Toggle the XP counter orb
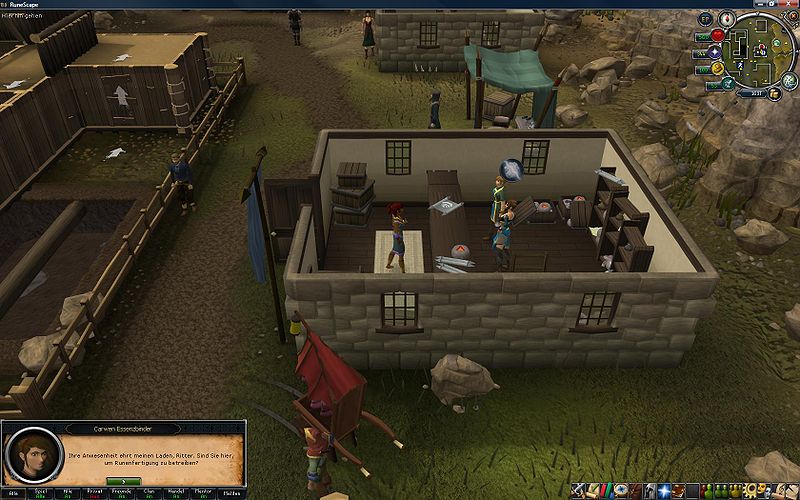The height and width of the screenshot is (500, 800). tap(705, 18)
